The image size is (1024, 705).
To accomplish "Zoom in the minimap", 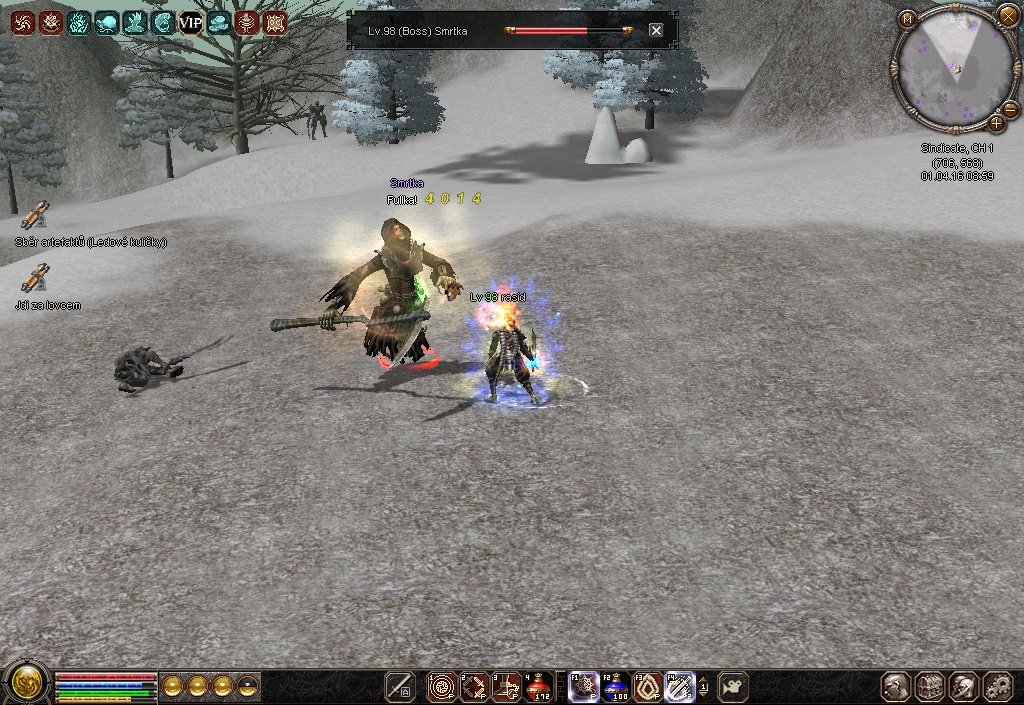I will [x=996, y=124].
